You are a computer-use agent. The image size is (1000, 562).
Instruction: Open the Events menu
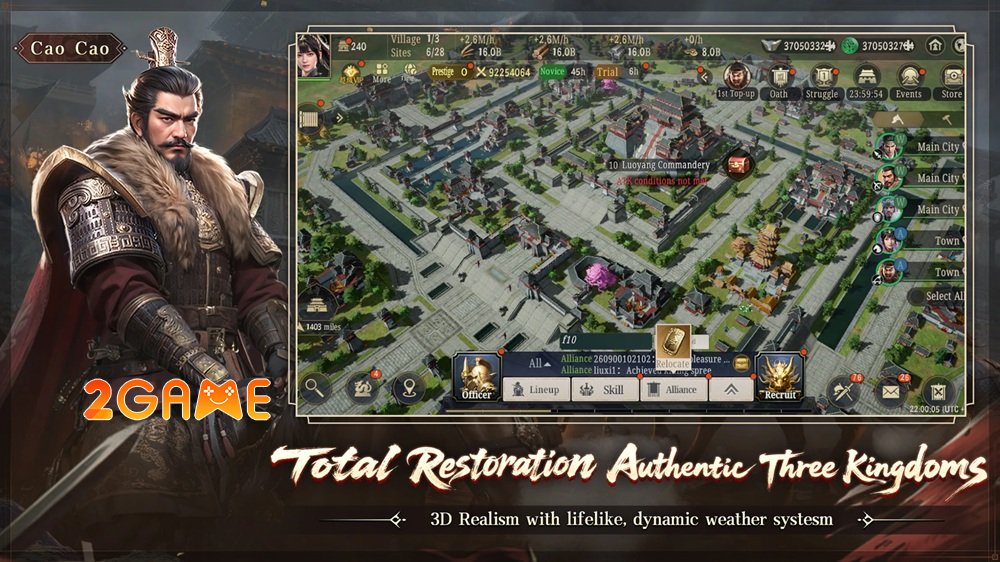pos(908,76)
